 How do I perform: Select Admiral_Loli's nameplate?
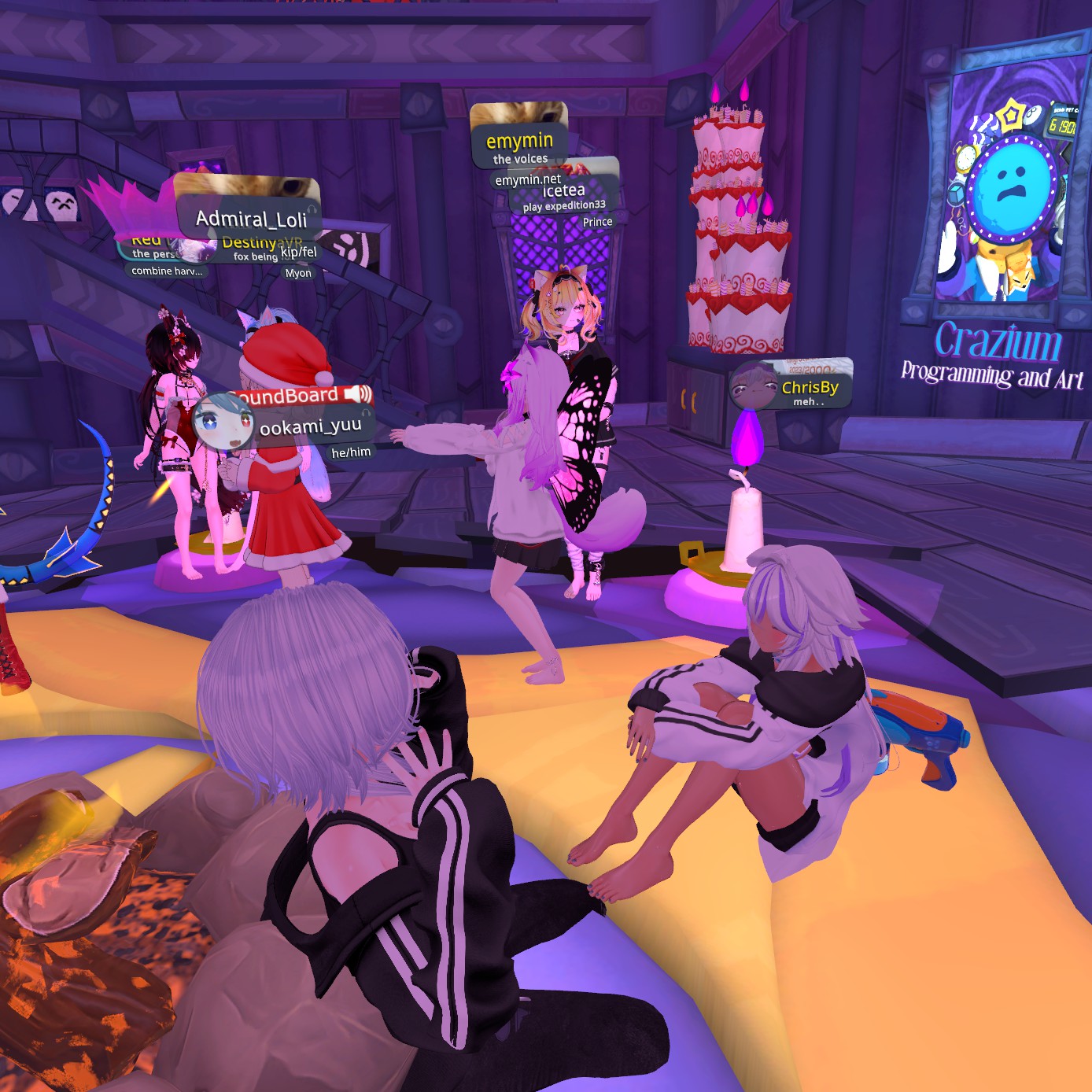click(x=251, y=218)
